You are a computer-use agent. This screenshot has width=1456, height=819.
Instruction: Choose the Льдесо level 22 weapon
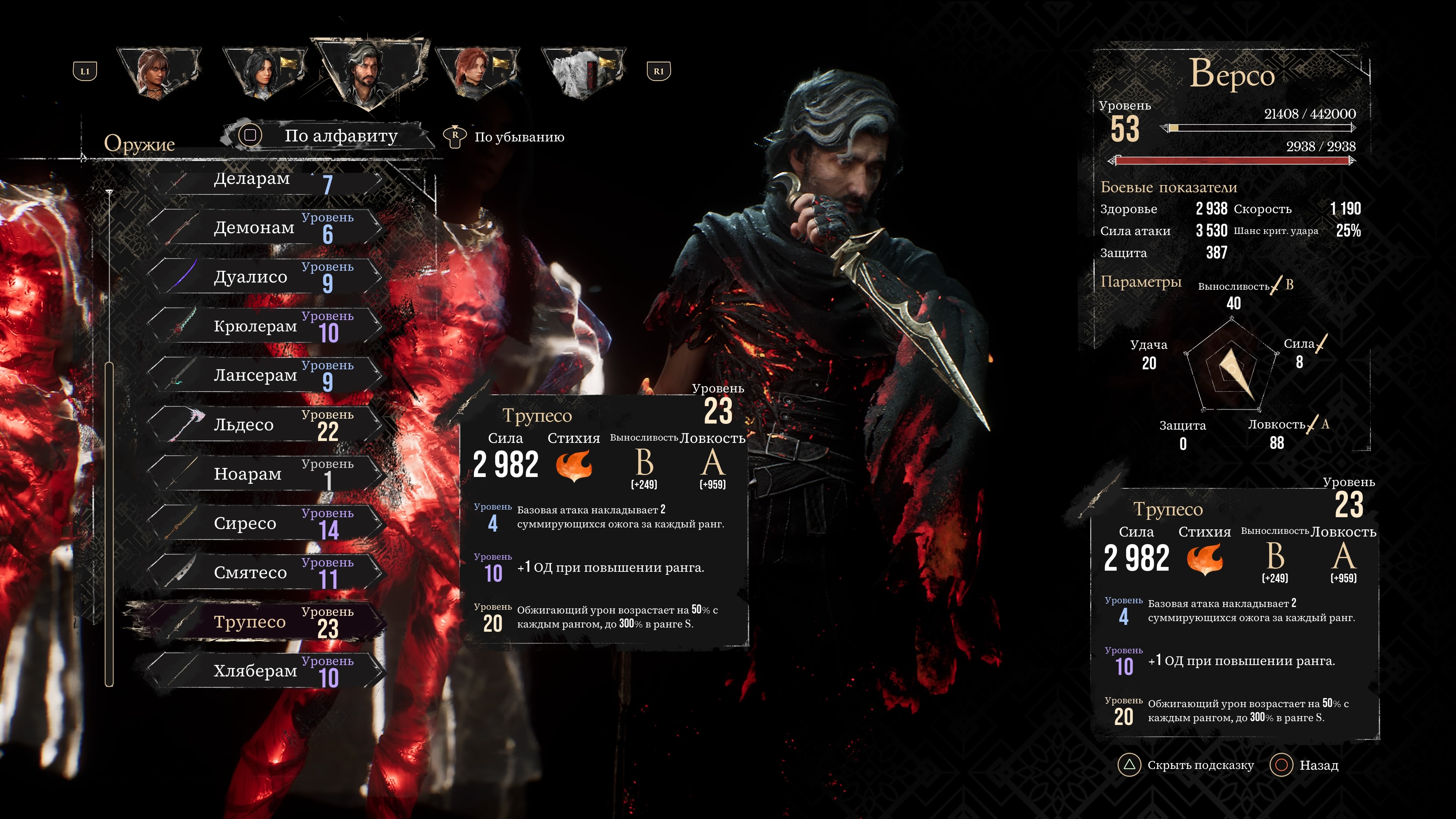click(x=266, y=425)
